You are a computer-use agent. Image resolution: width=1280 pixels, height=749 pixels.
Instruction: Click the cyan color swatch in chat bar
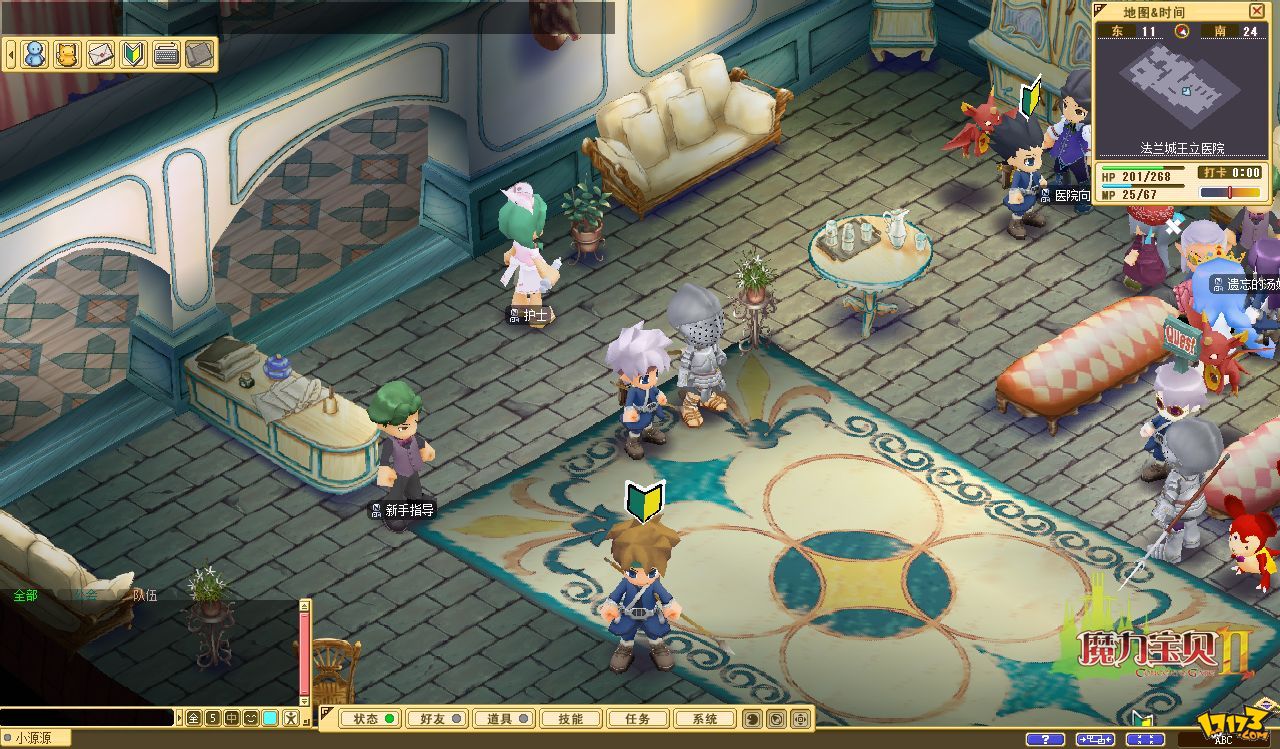click(270, 718)
